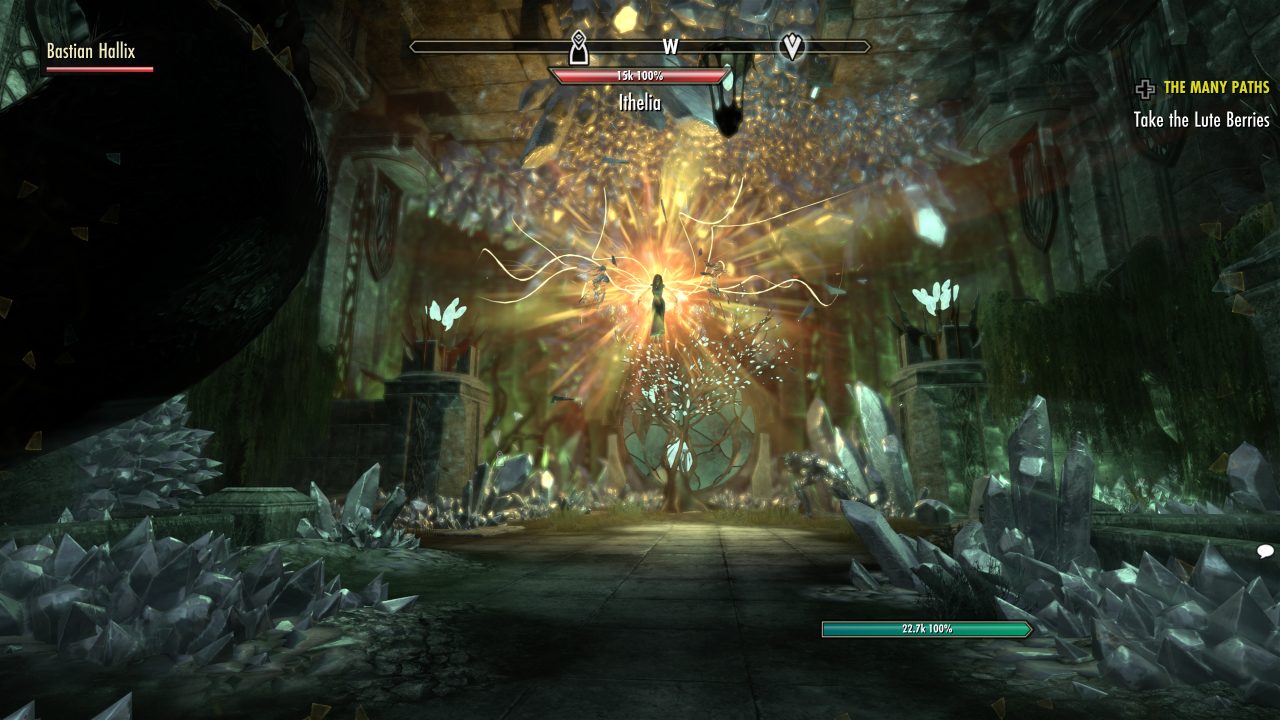This screenshot has width=1280, height=720.
Task: Select the hooded figure compass marker
Action: 577,46
